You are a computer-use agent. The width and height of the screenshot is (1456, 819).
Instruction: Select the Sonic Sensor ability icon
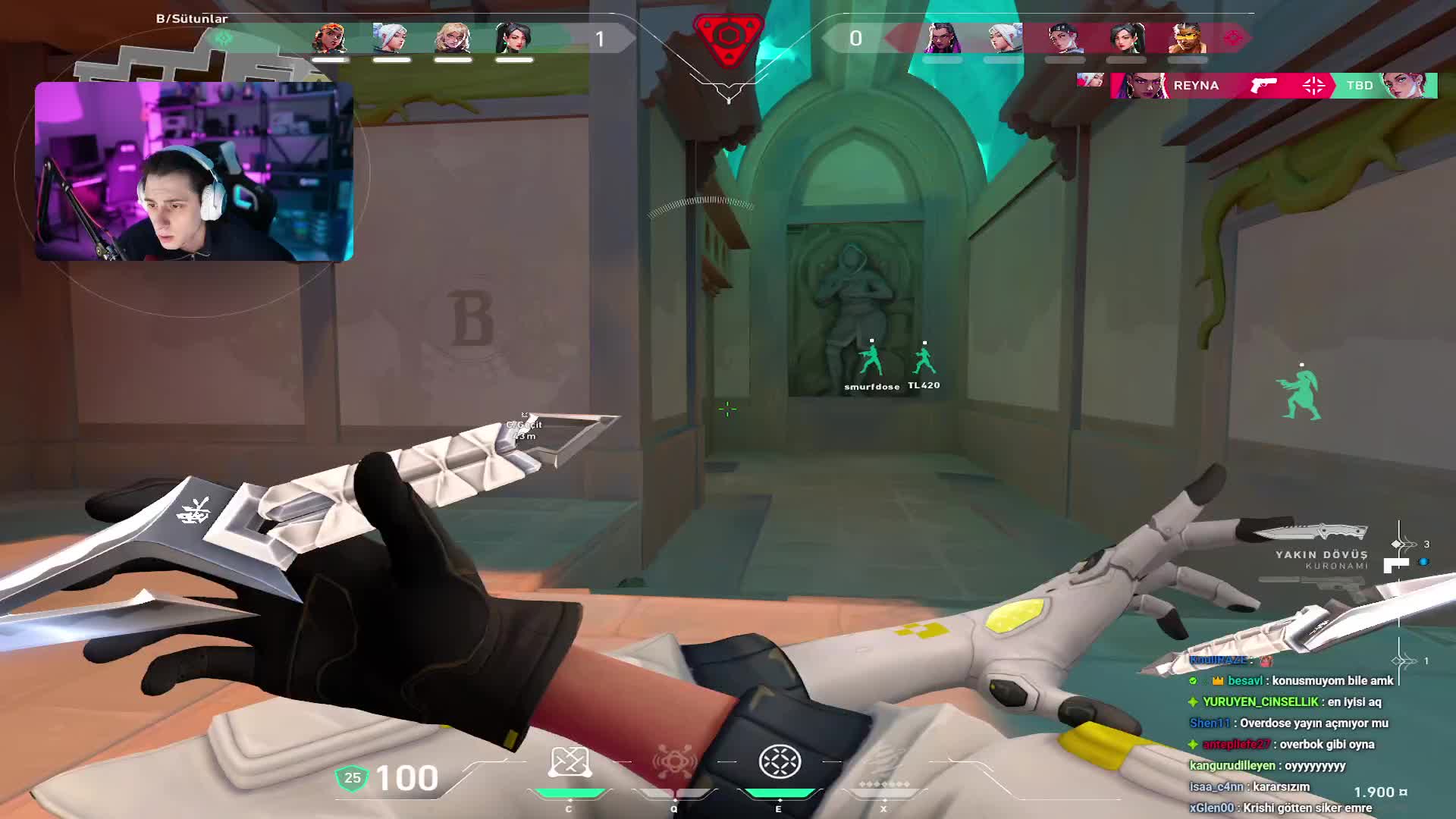click(674, 762)
